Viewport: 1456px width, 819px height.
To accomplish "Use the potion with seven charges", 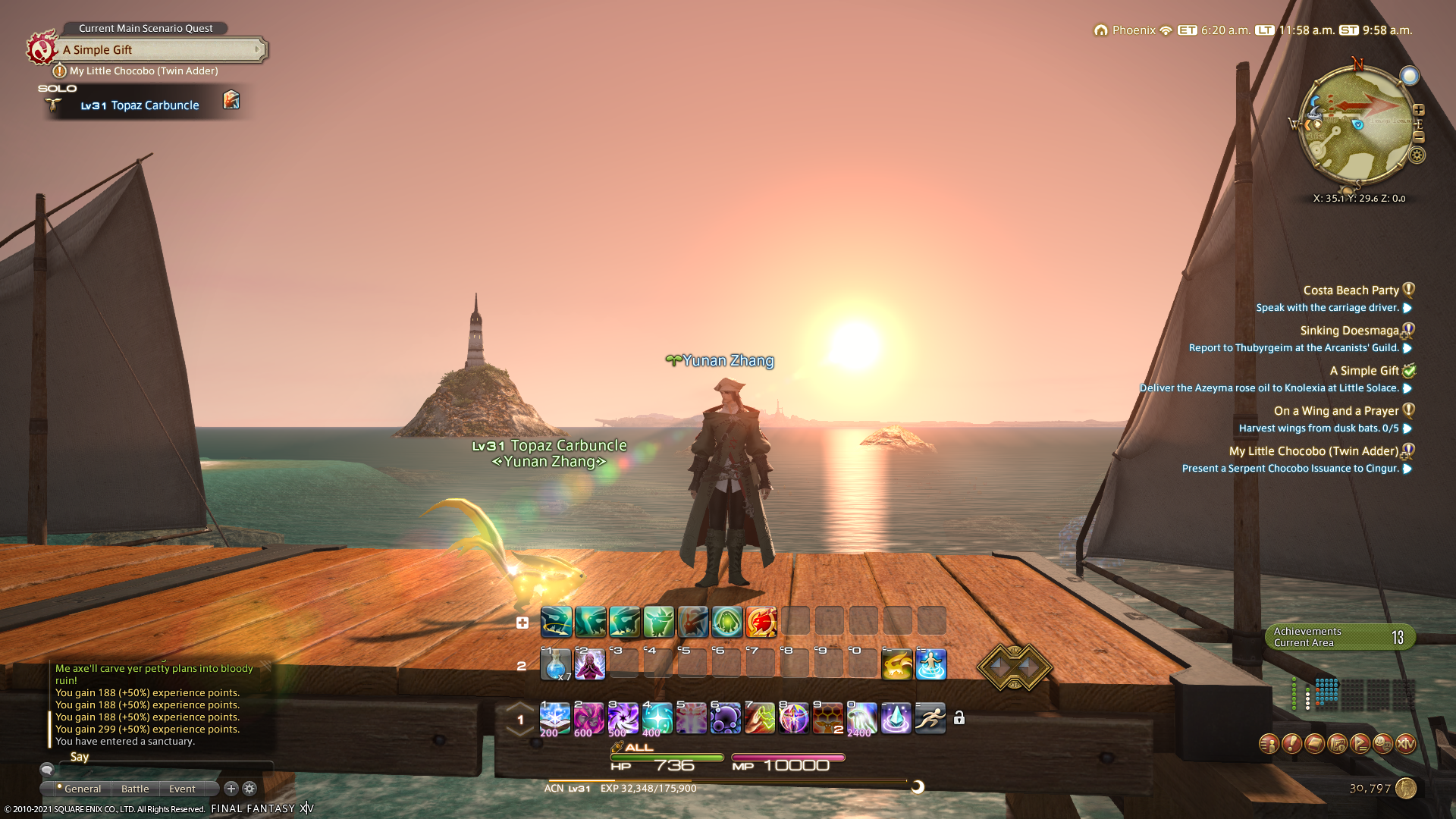I will 555,665.
